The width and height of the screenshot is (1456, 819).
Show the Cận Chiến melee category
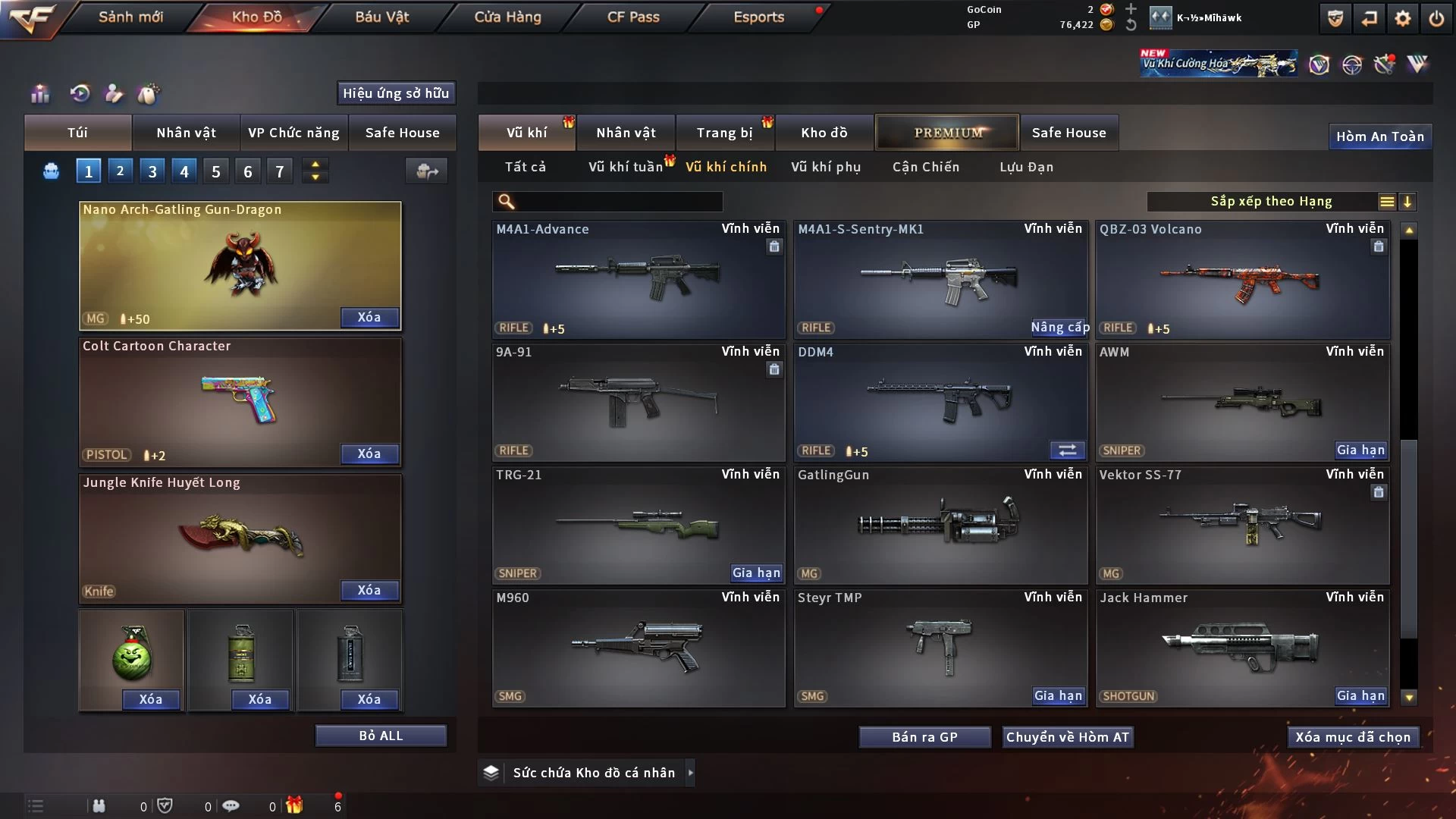pyautogui.click(x=926, y=167)
